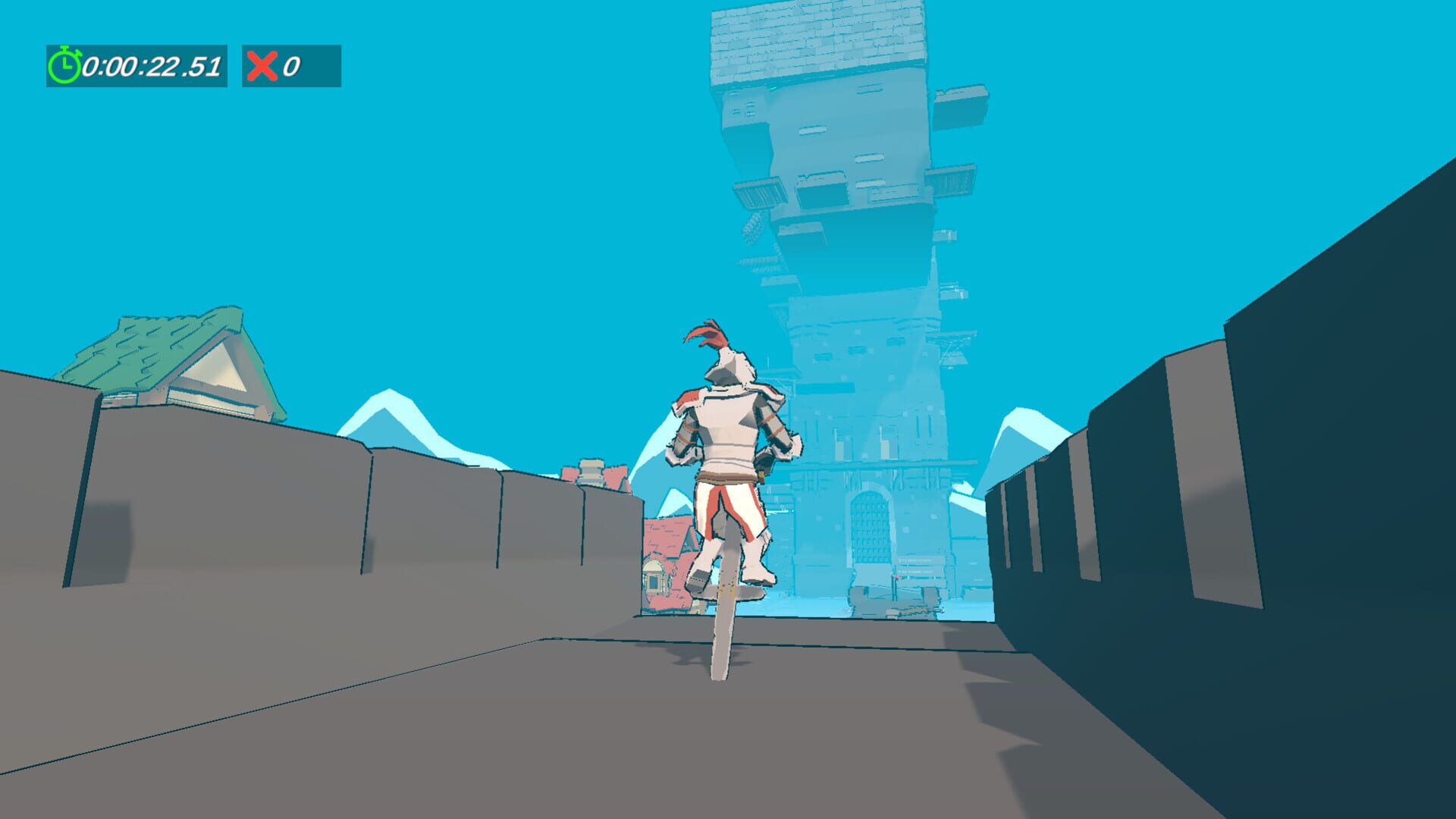Click the lower prompt plaque by the entrance
The width and height of the screenshot is (1456, 819).
coord(915,572)
